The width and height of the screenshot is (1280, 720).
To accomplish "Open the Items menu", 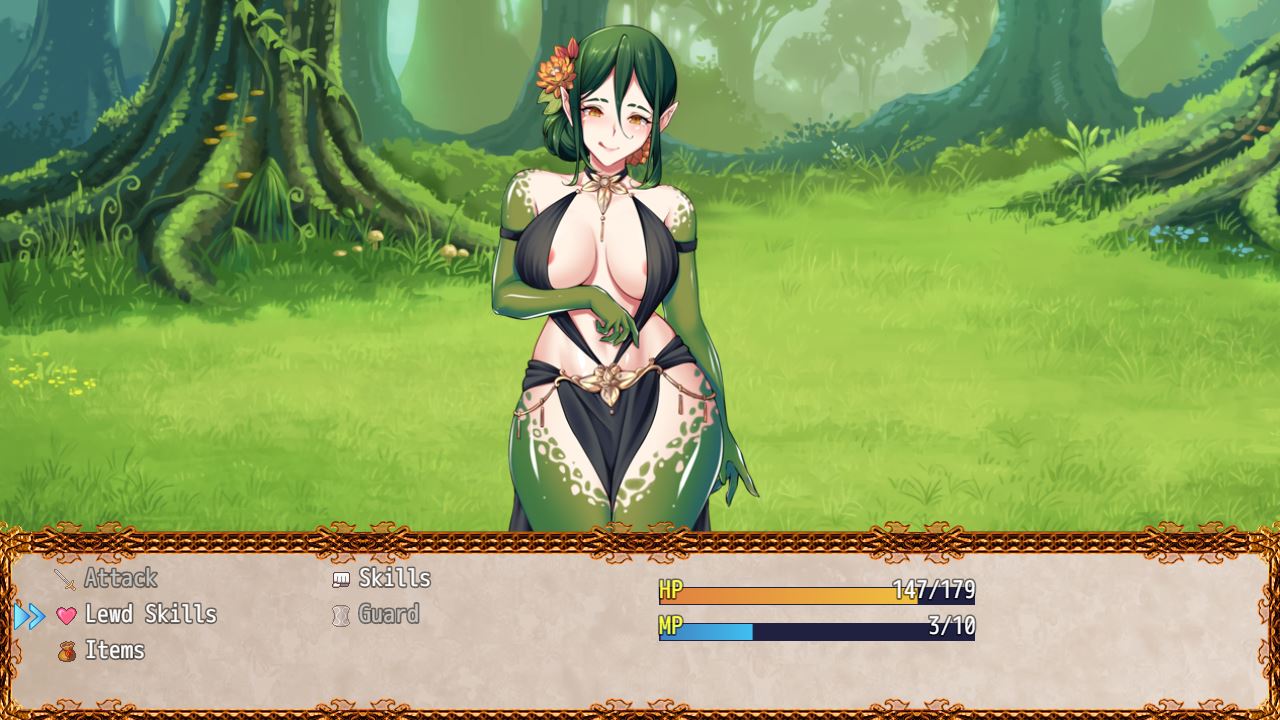I will [x=114, y=650].
